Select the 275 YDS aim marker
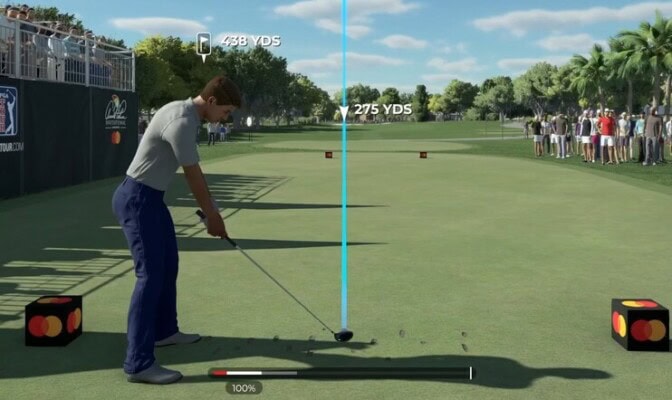 click(x=344, y=111)
